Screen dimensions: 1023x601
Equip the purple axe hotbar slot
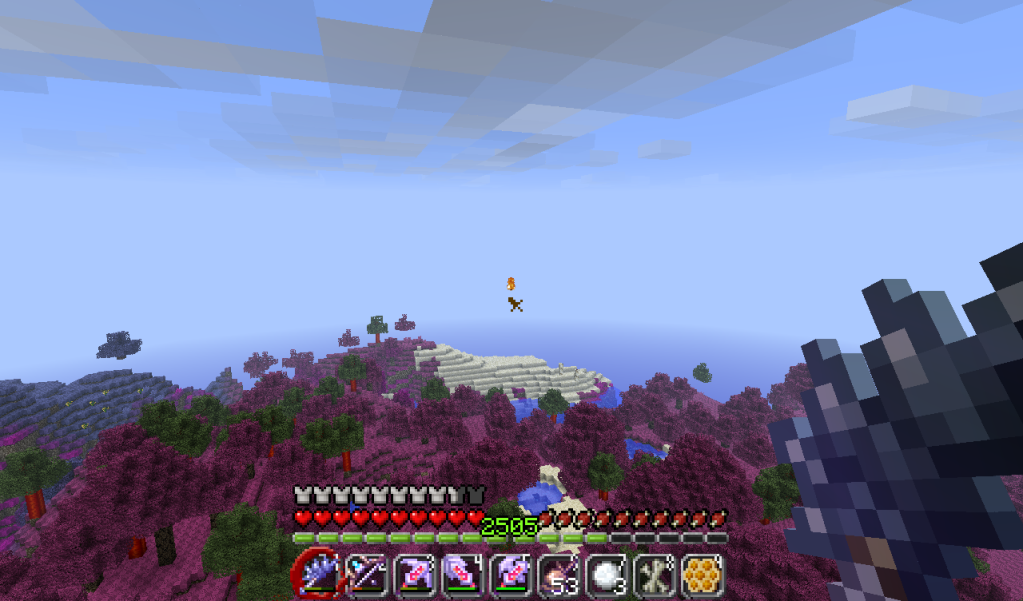507,575
